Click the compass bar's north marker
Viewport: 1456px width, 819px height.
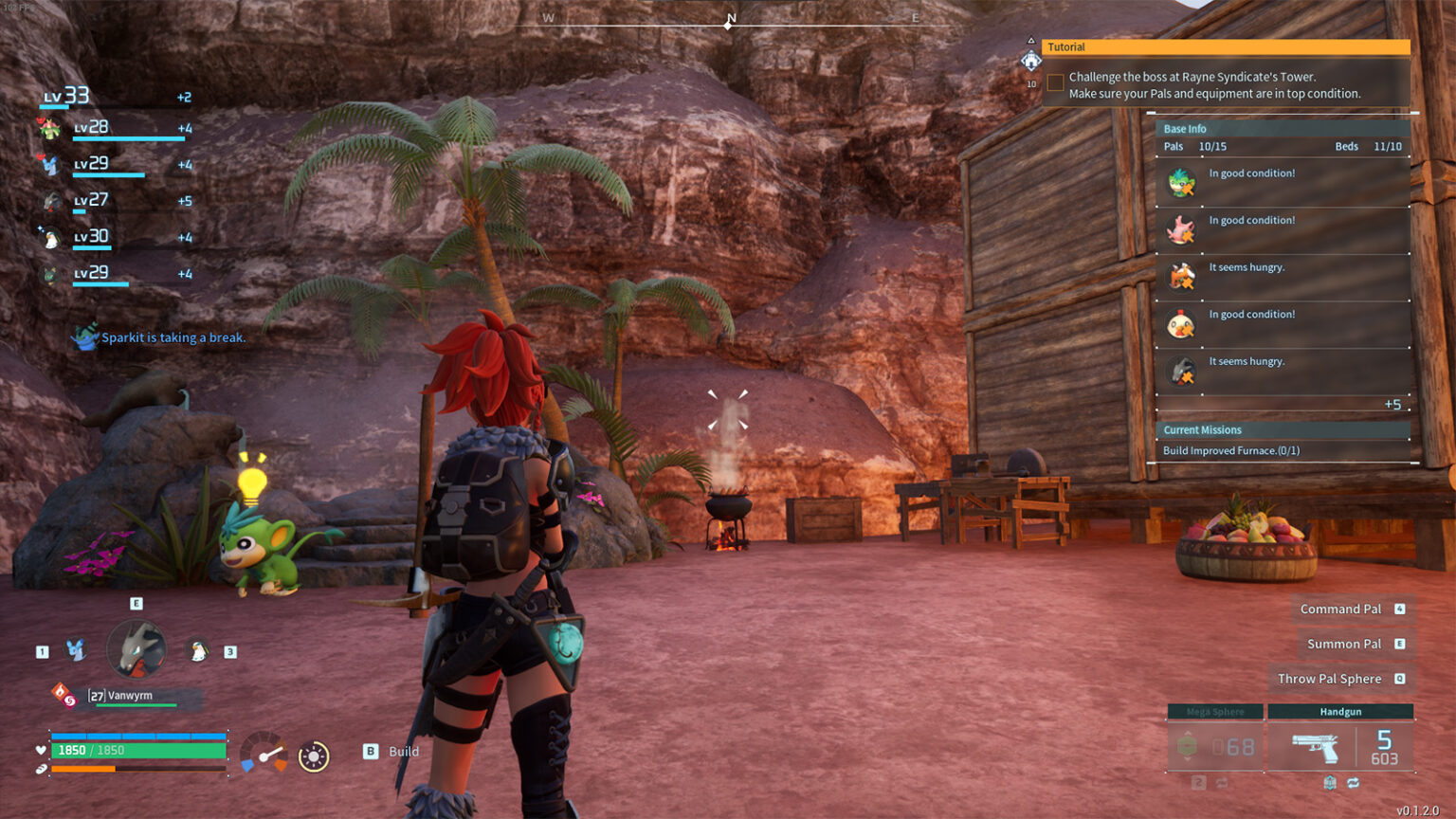pyautogui.click(x=731, y=20)
